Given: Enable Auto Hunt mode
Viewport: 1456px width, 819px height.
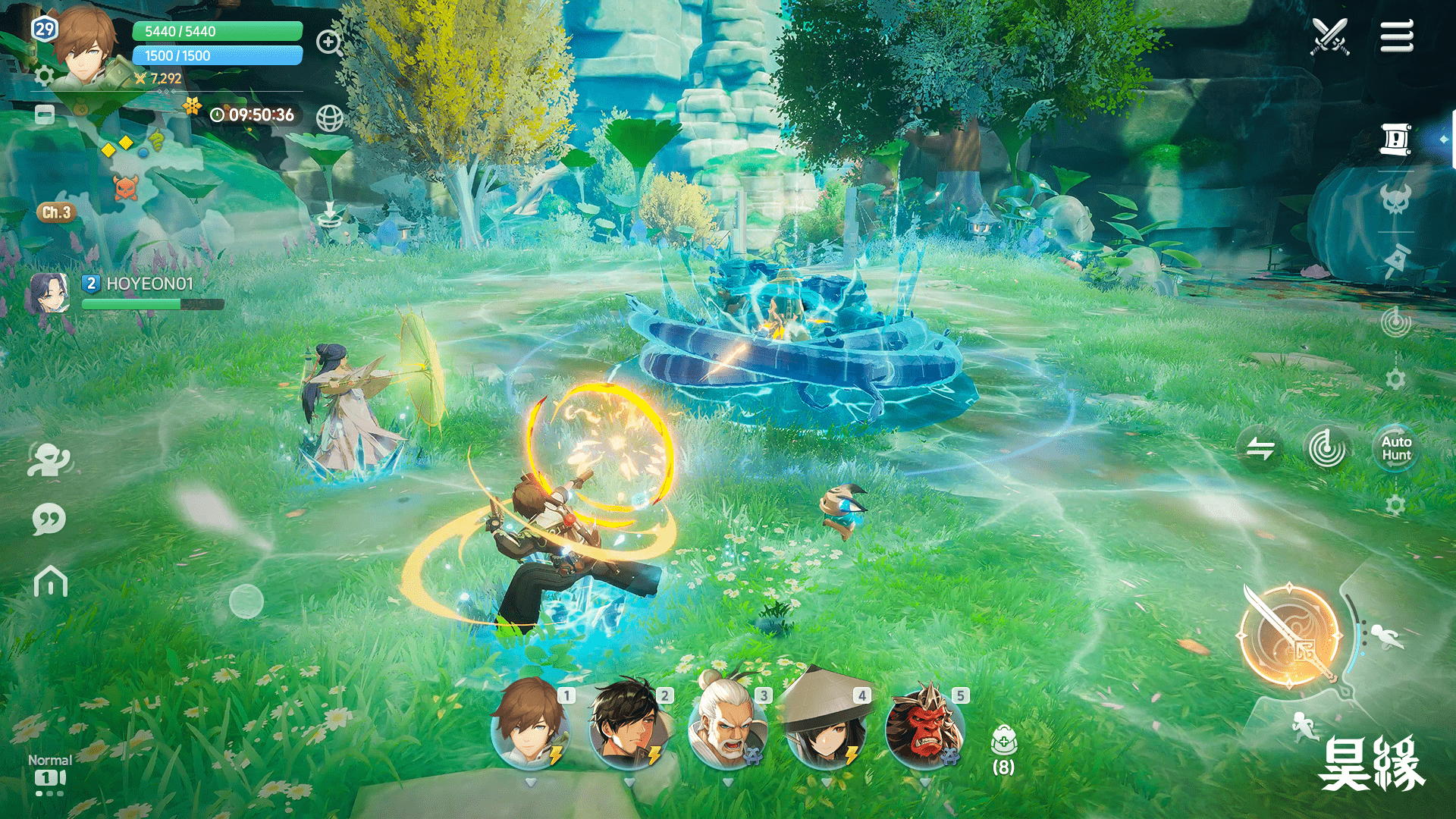Looking at the screenshot, I should click(1396, 447).
